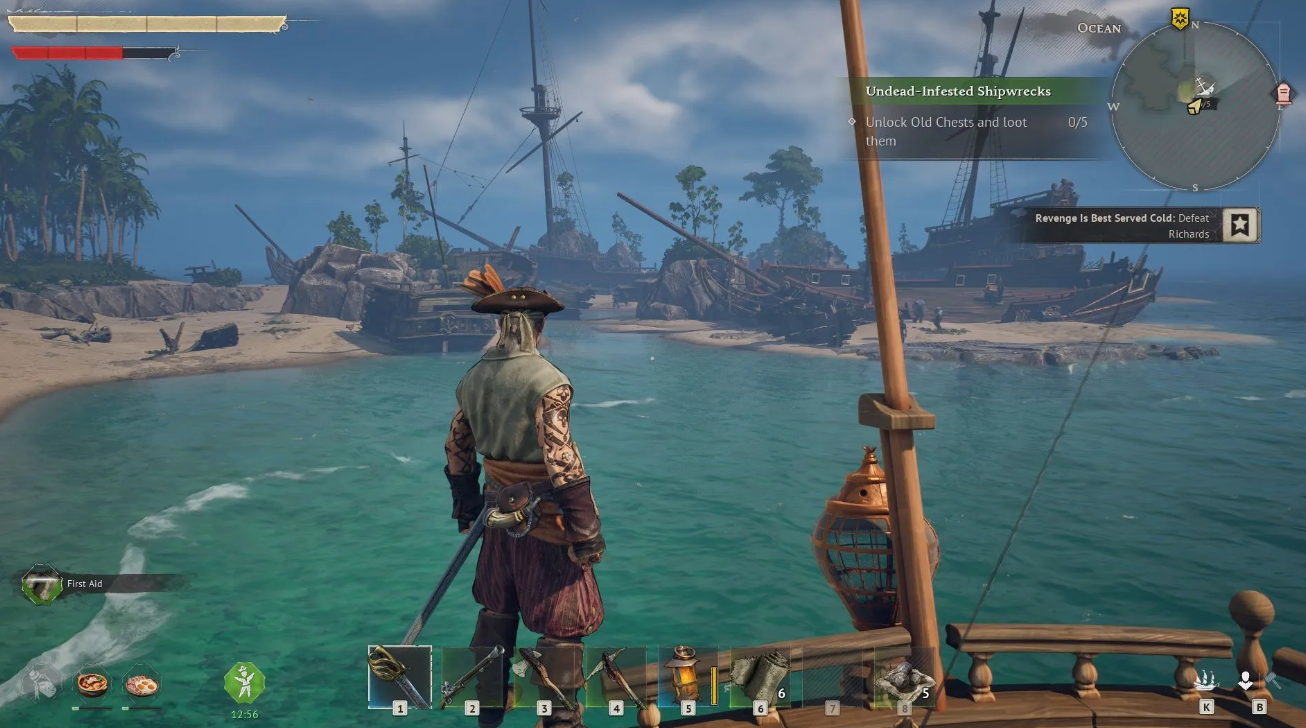Click the stew bowl food buff icon
Screen dimensions: 1306x728
tap(92, 683)
